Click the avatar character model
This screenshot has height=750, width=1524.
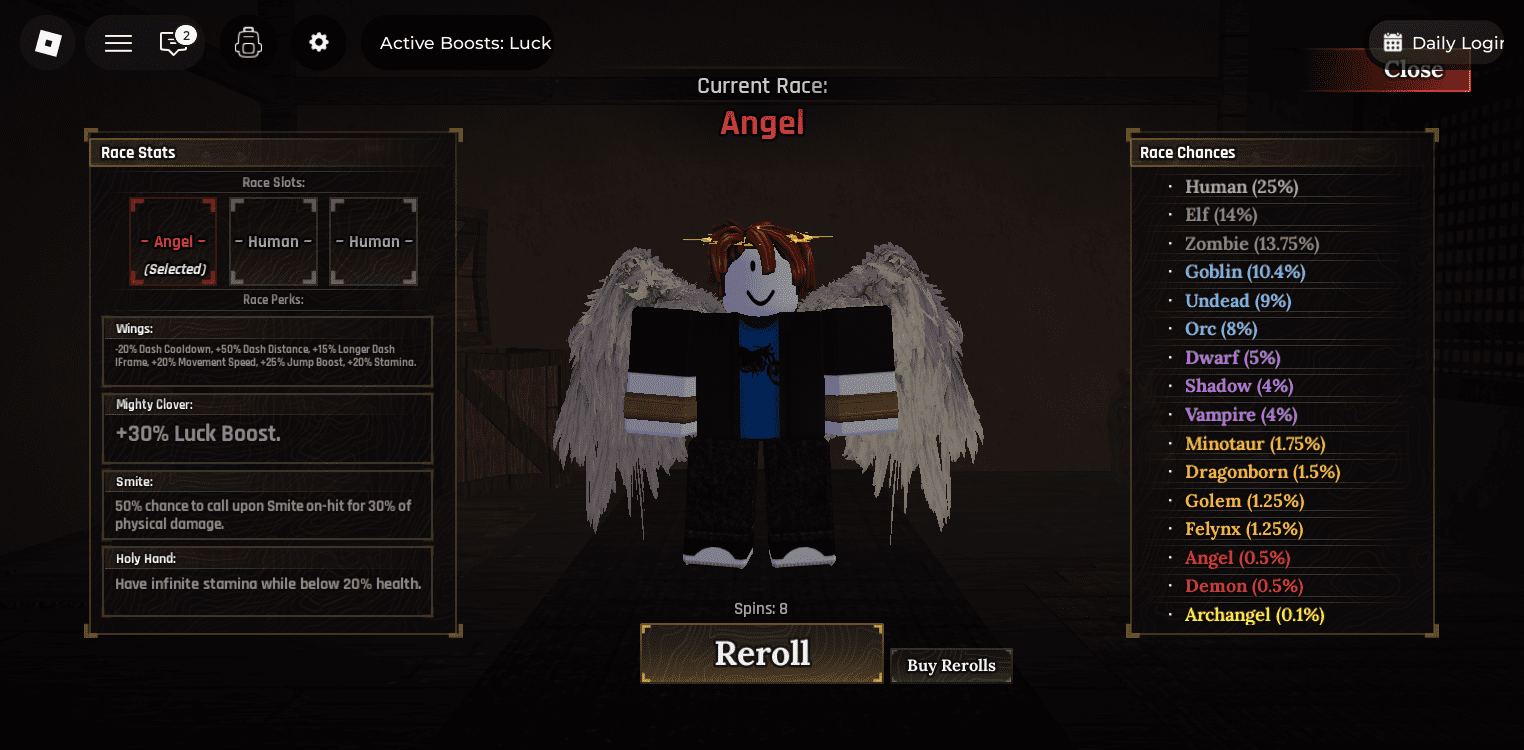tap(762, 400)
